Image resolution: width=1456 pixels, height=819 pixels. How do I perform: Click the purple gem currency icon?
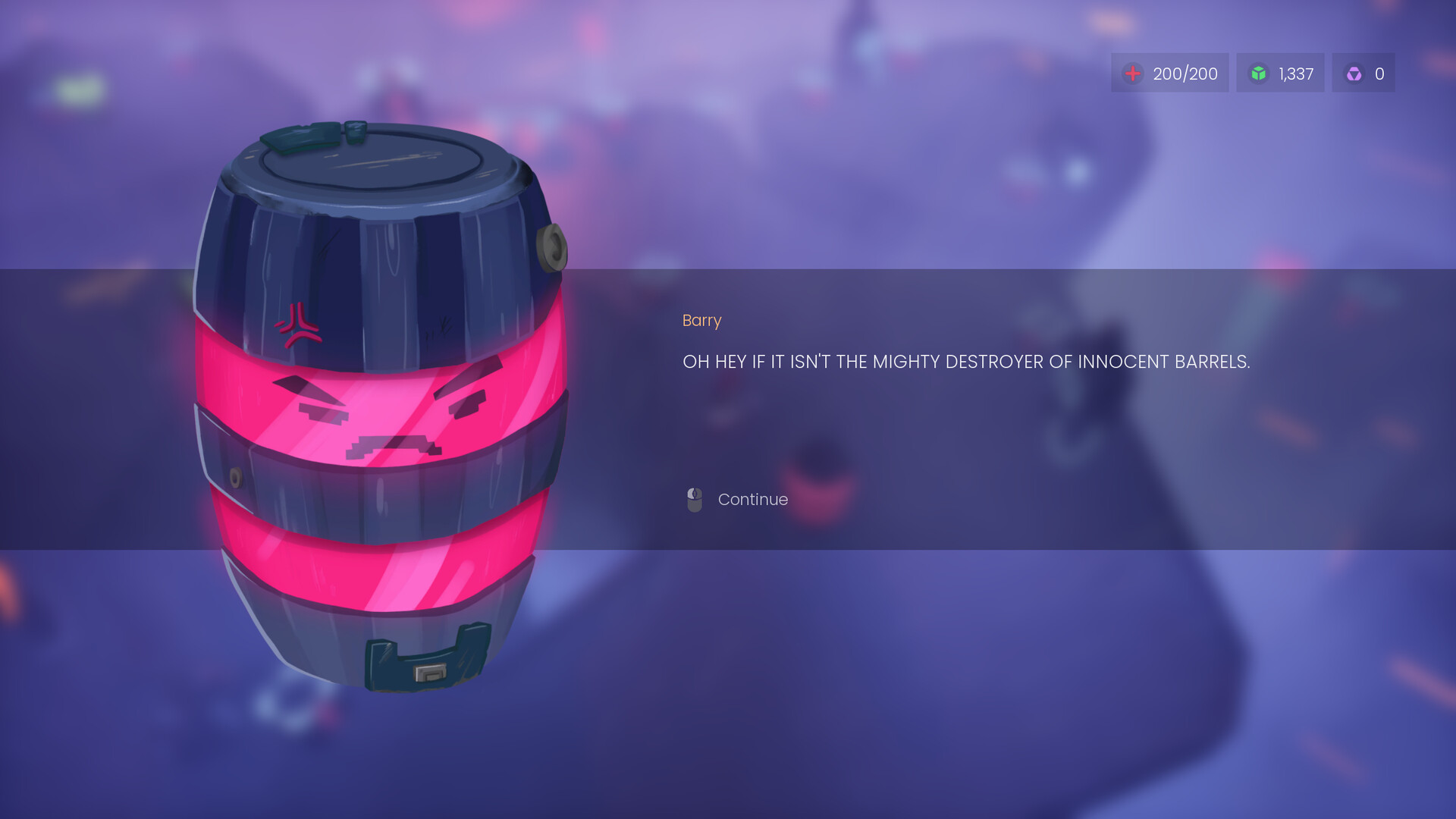(1353, 73)
